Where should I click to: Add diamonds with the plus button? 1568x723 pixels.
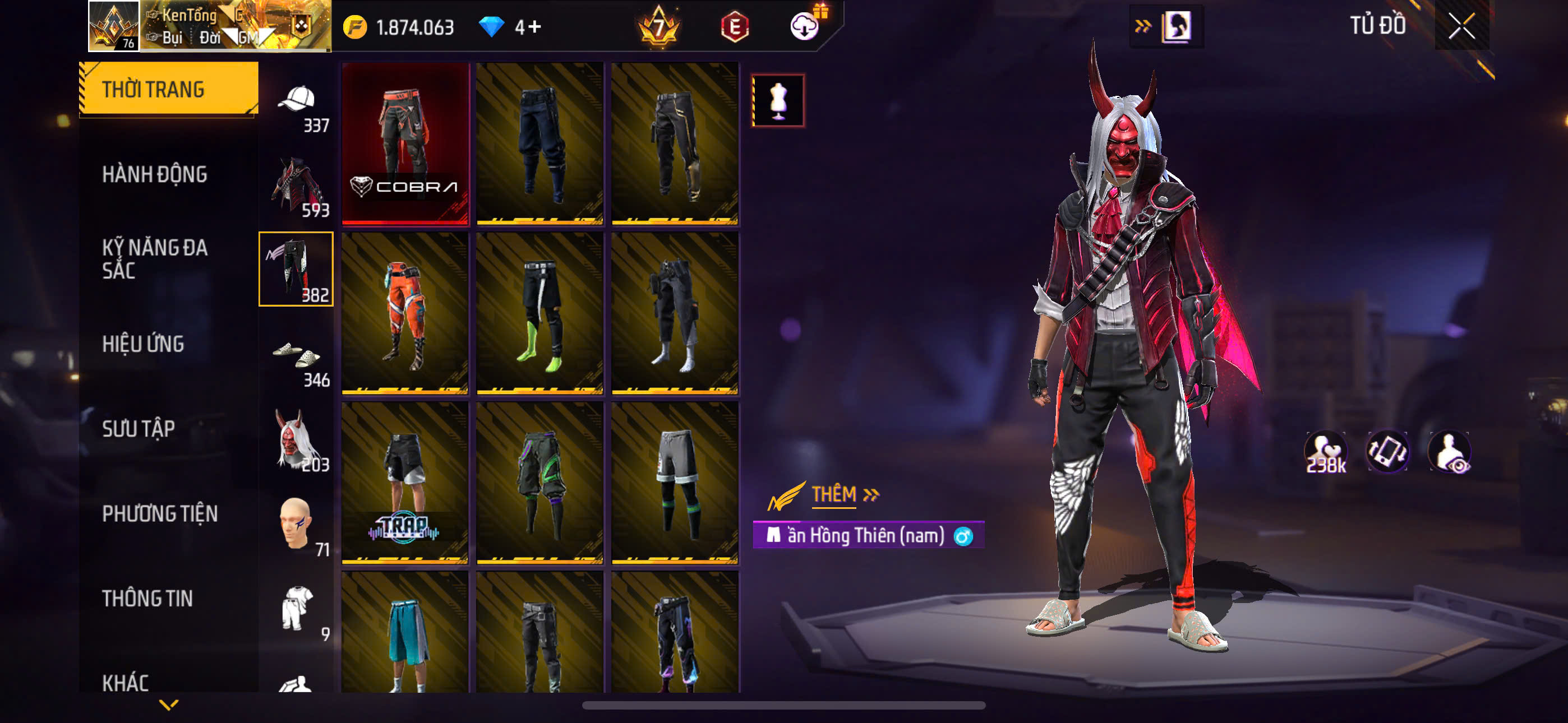(x=535, y=27)
